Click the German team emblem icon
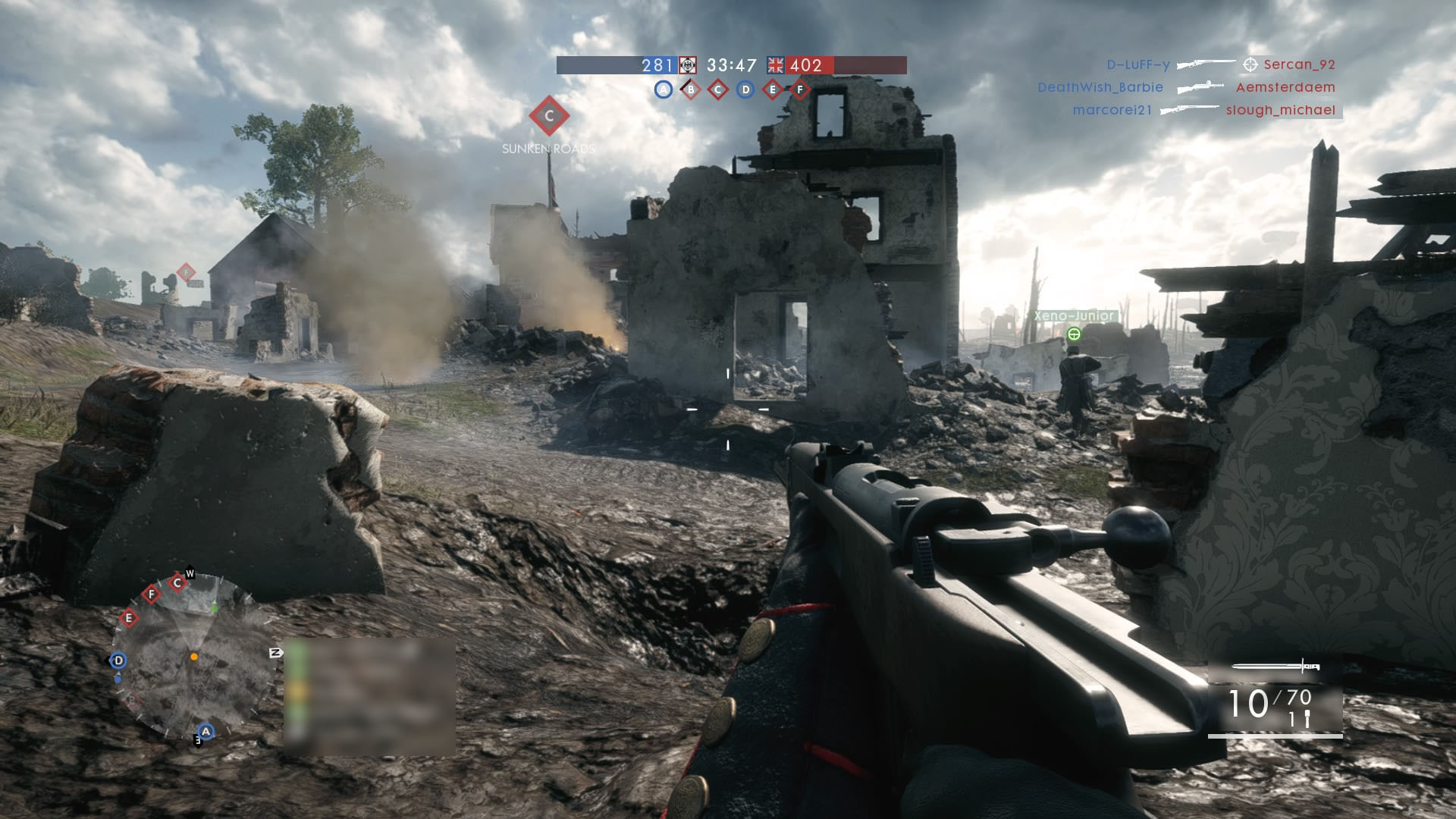Image resolution: width=1456 pixels, height=819 pixels. pos(688,65)
